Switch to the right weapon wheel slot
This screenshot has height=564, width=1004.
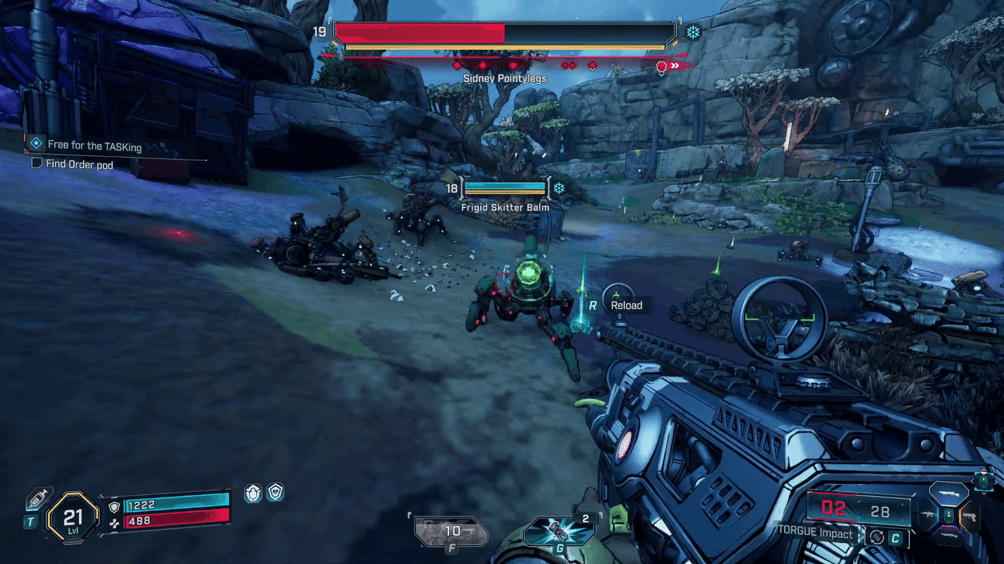(969, 516)
